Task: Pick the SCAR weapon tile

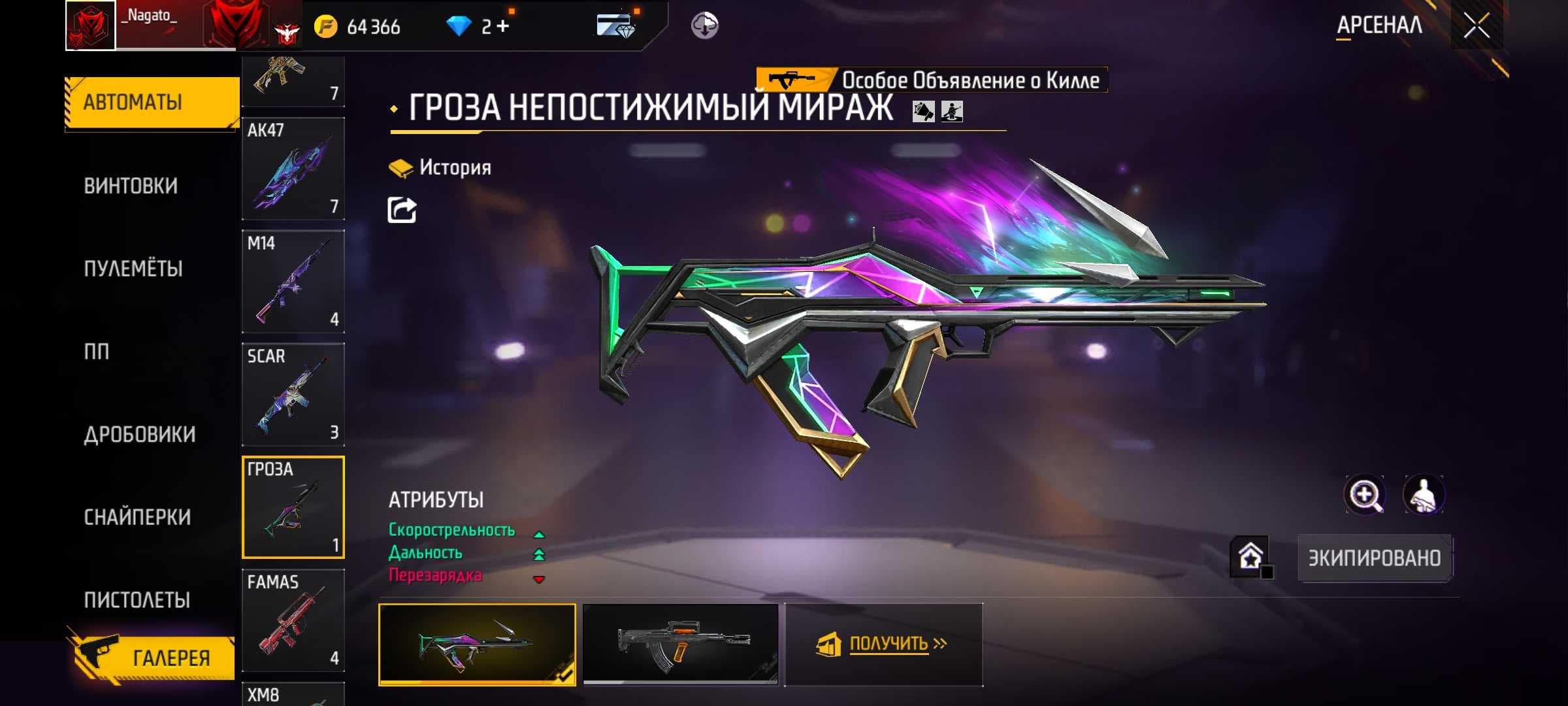Action: pyautogui.click(x=293, y=395)
